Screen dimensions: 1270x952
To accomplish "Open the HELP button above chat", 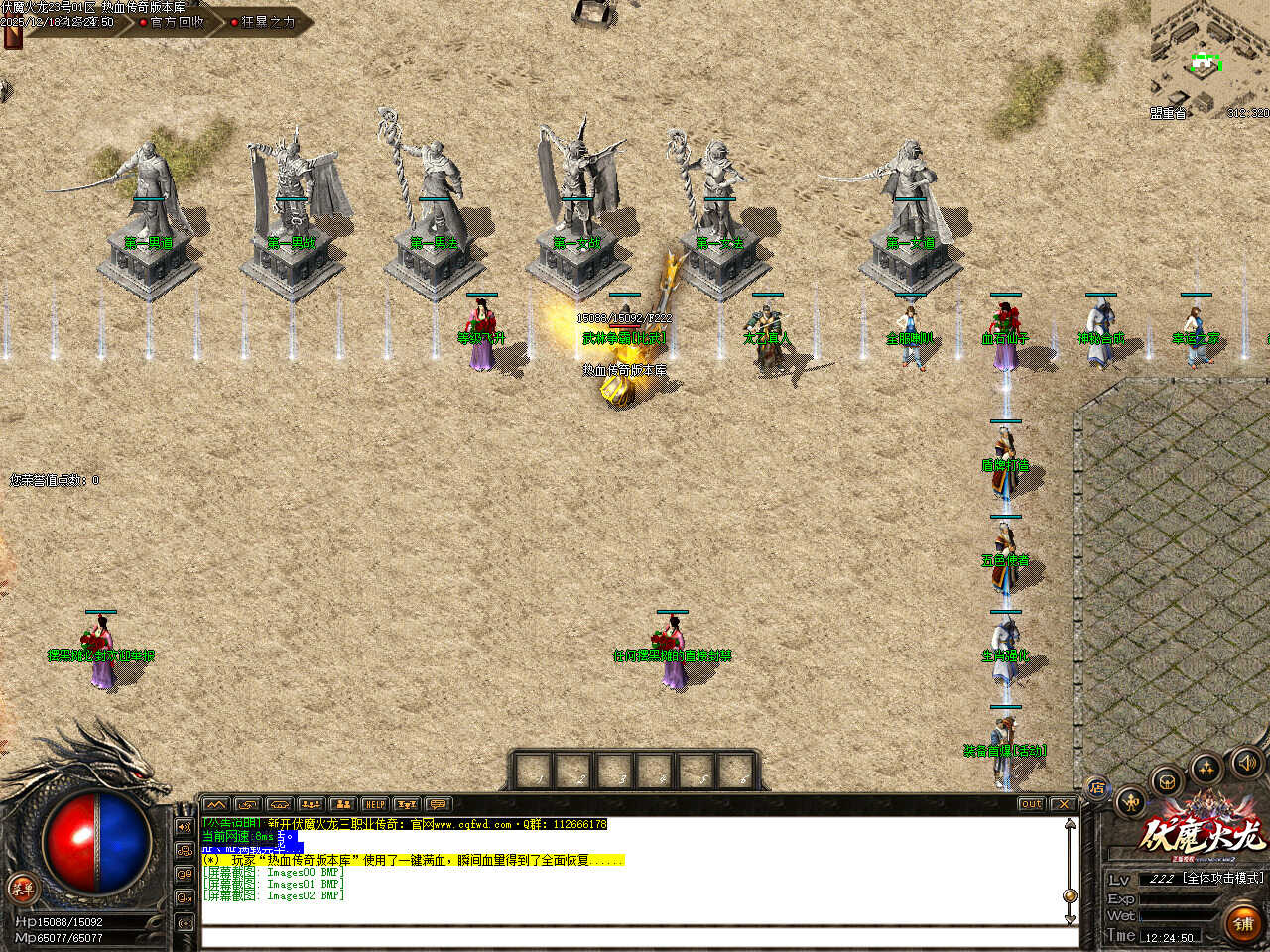I will click(374, 804).
